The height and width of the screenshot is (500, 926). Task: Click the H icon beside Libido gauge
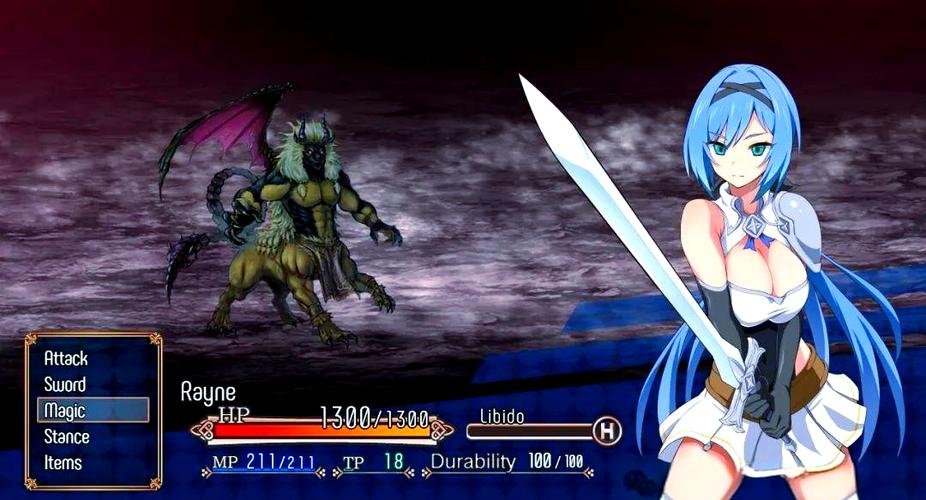click(606, 431)
